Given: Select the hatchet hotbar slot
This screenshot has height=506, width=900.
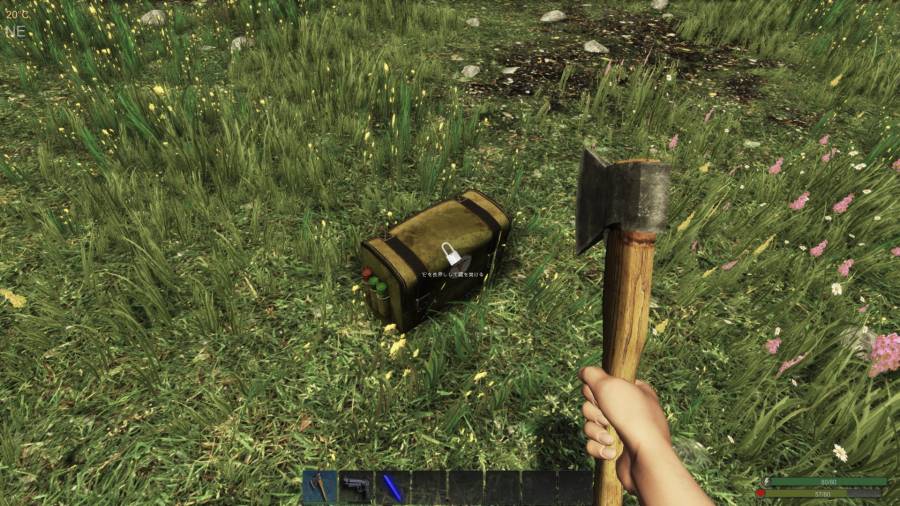Looking at the screenshot, I should click(x=320, y=487).
